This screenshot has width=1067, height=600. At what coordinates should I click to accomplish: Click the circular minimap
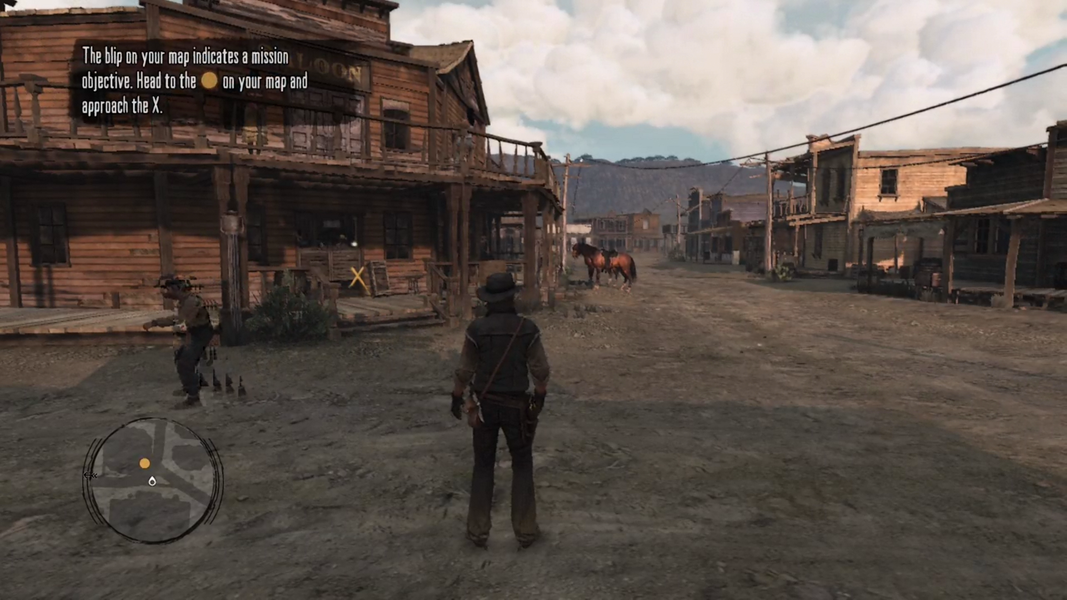coord(152,480)
